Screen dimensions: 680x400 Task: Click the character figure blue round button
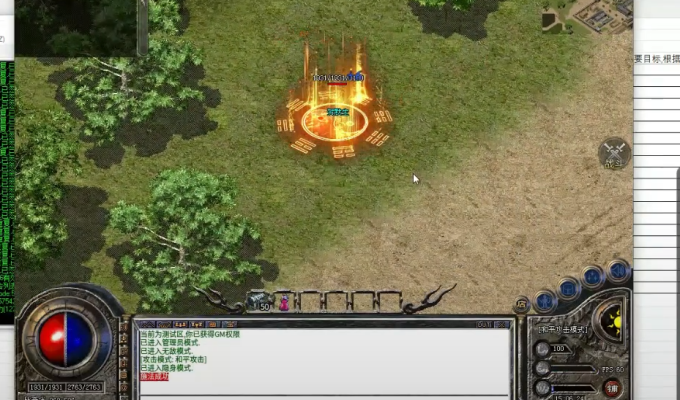pyautogui.click(x=546, y=299)
